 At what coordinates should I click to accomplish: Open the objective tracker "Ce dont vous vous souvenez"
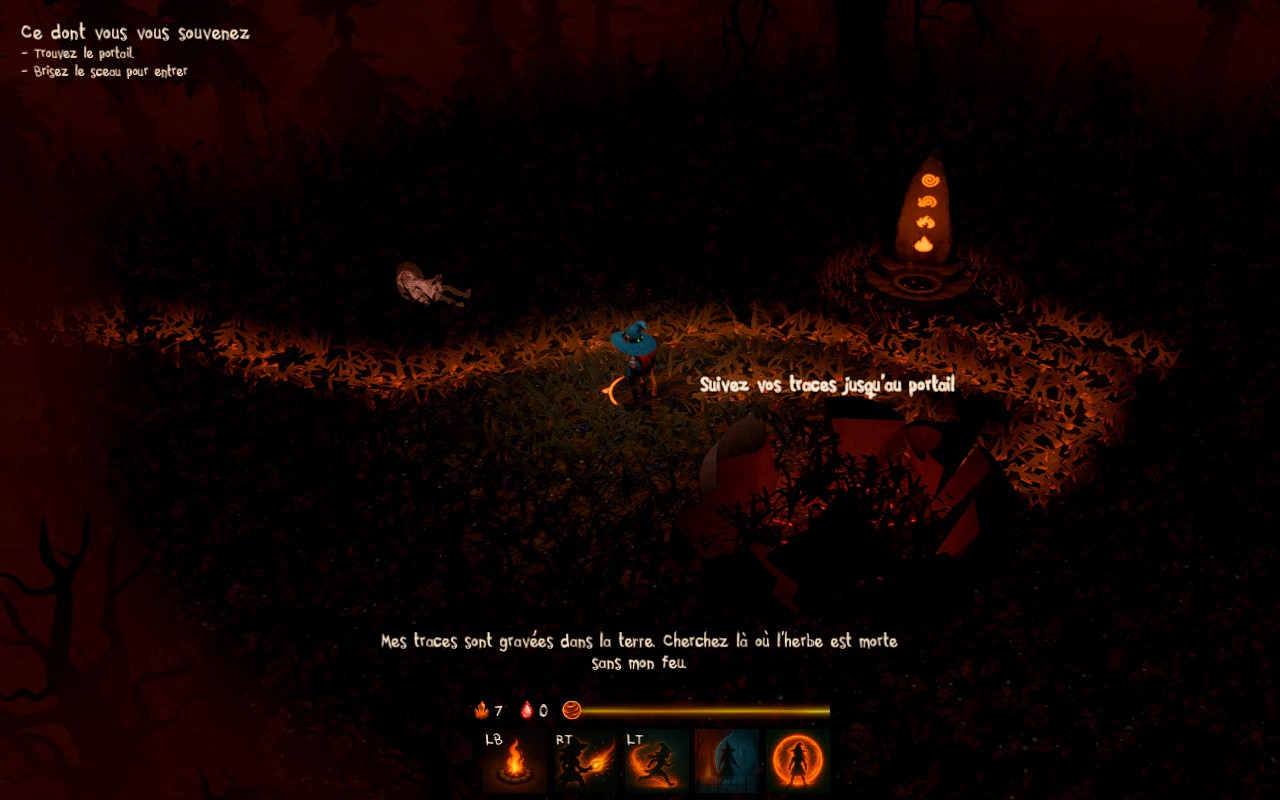click(135, 33)
